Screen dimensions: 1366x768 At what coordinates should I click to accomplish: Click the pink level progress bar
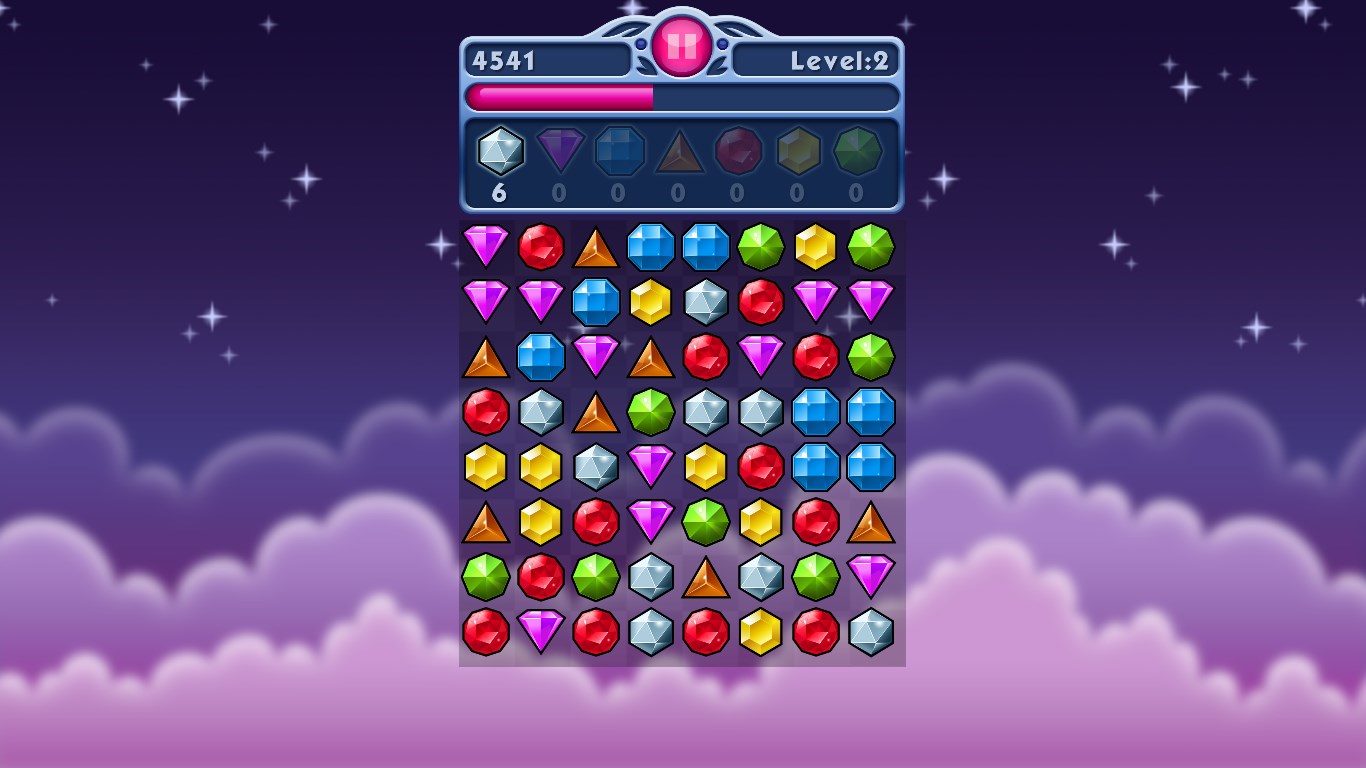point(560,95)
